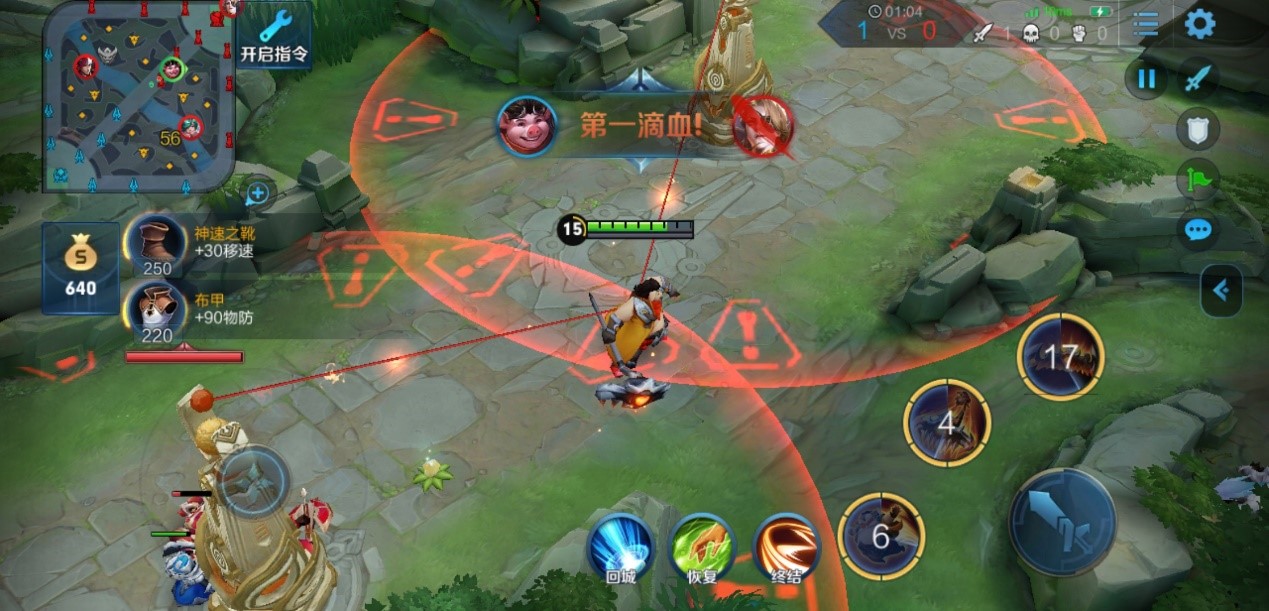
Task: Open the chat bubble quick messages
Action: (x=1197, y=231)
